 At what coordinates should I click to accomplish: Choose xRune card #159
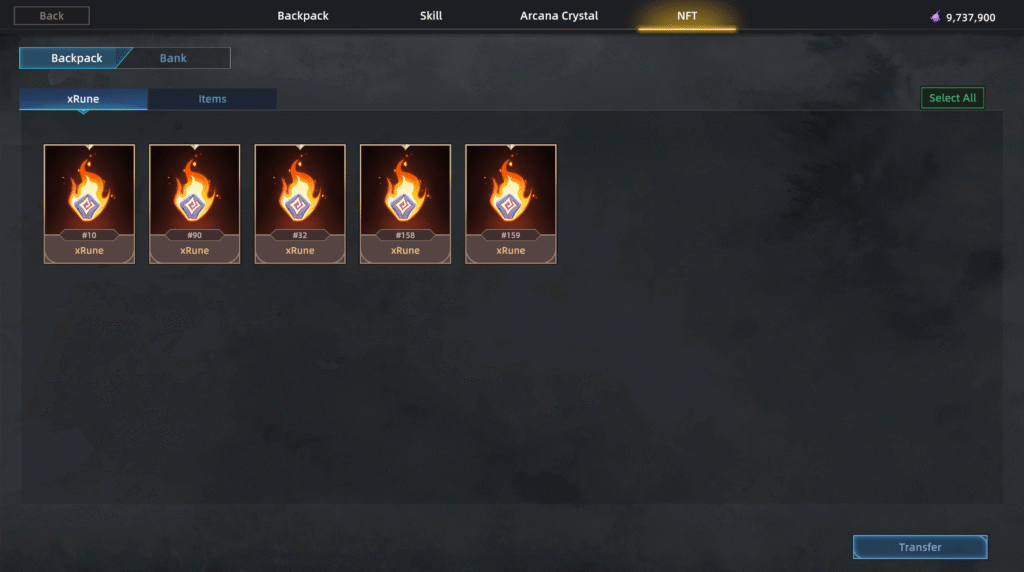pyautogui.click(x=511, y=204)
